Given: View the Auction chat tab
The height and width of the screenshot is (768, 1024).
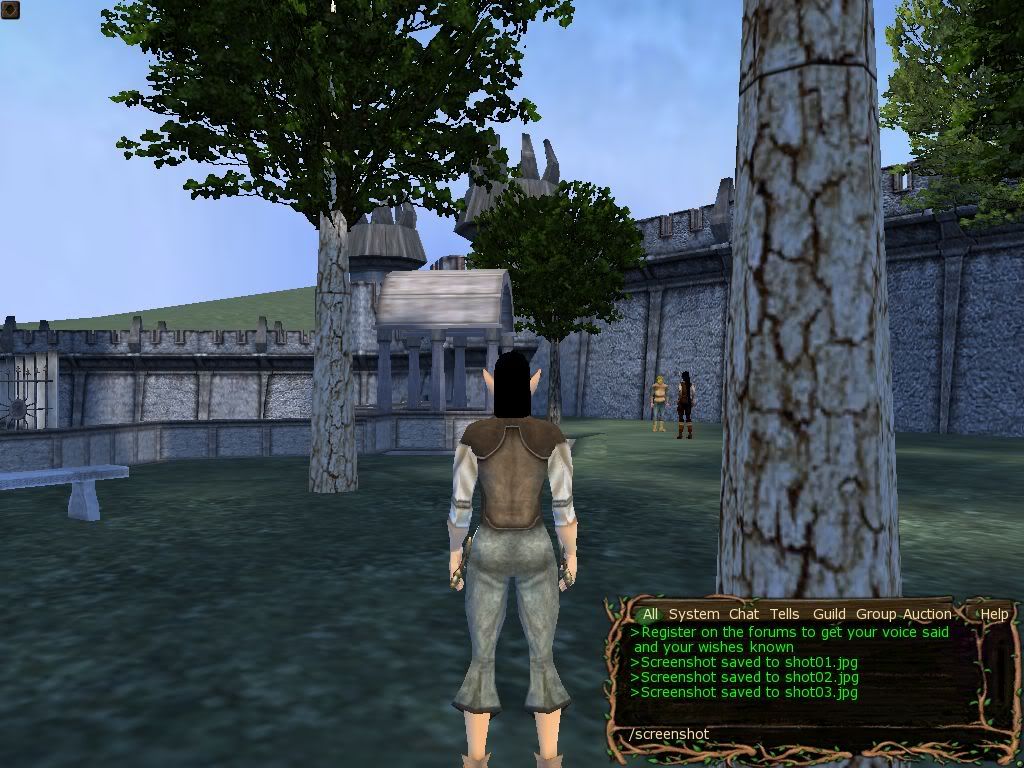Looking at the screenshot, I should [927, 614].
